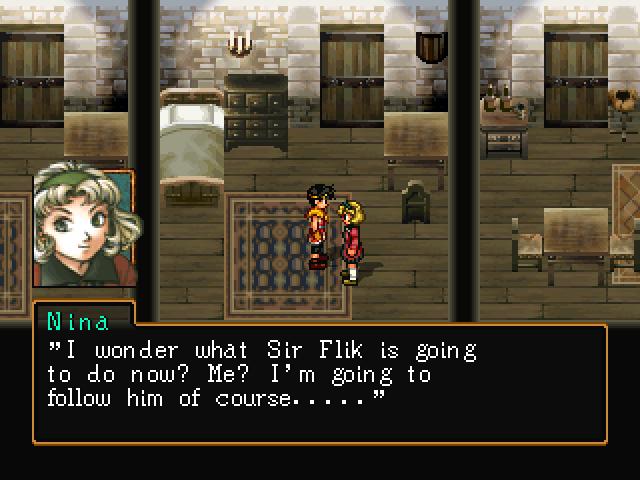Viewport: 640px width, 480px height.
Task: Advance Nina's dialogue text box
Action: click(320, 383)
